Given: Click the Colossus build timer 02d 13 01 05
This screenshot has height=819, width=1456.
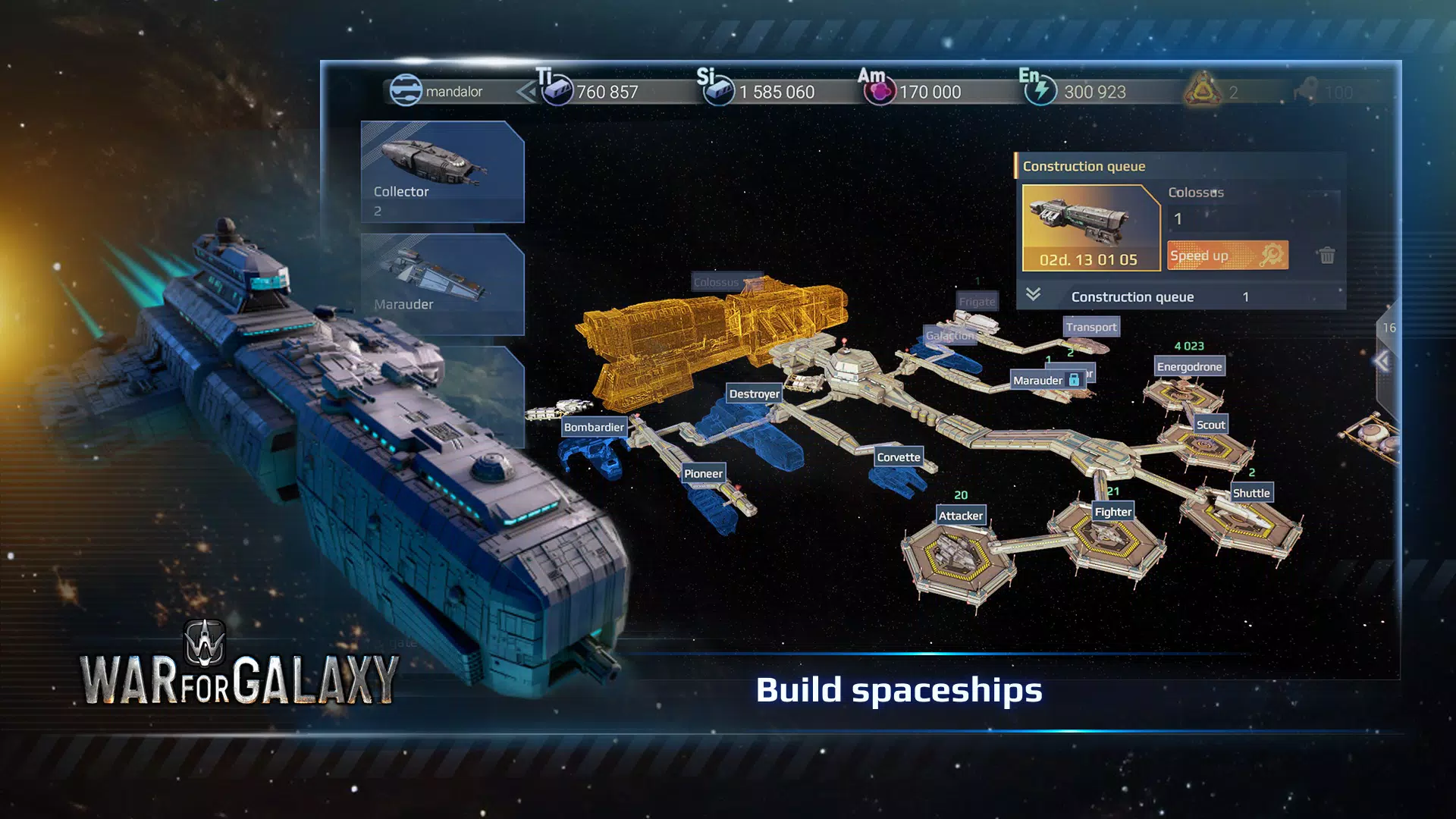Looking at the screenshot, I should 1090,258.
